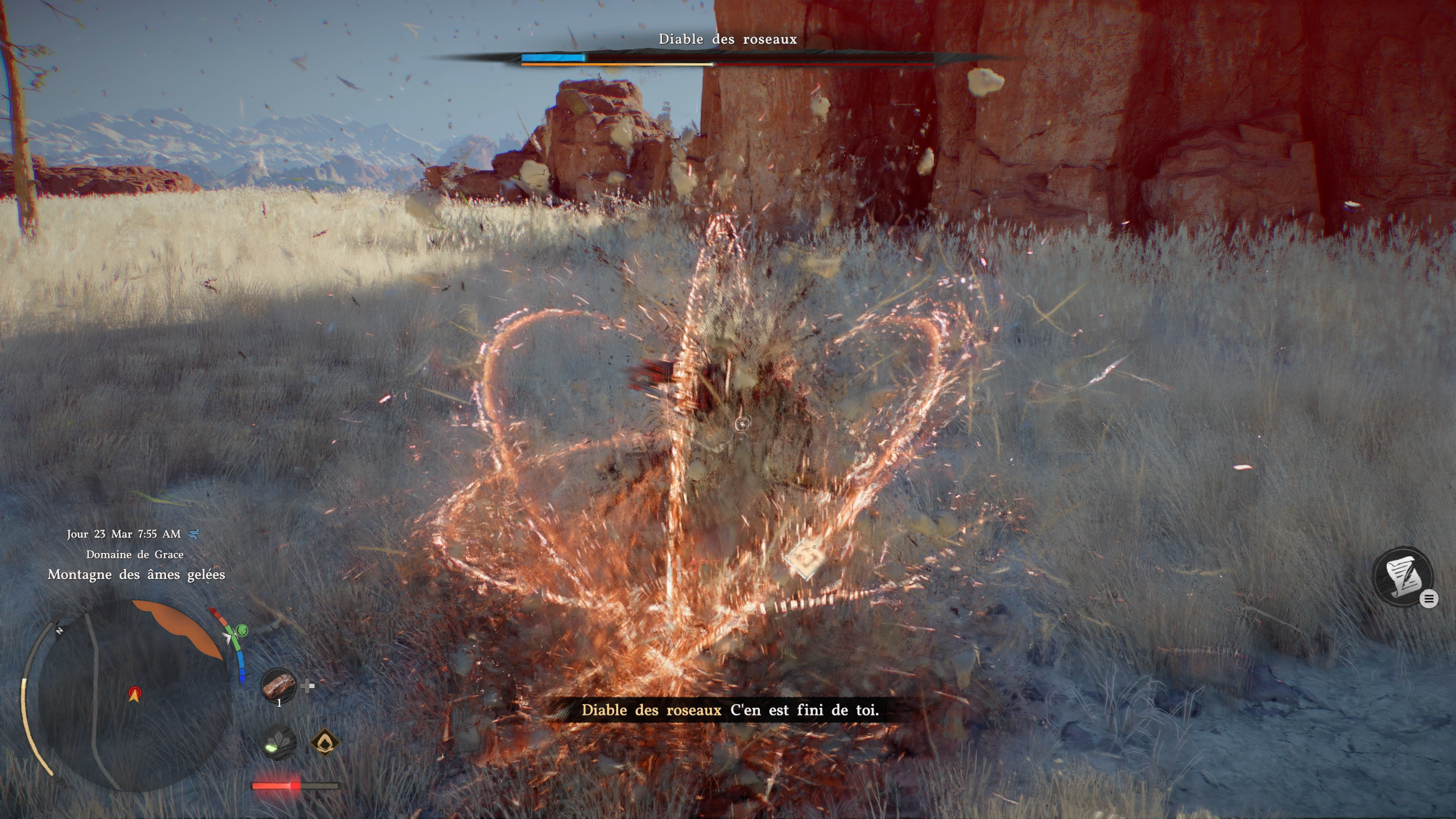
Task: Click the green horse head marker
Action: point(242,630)
